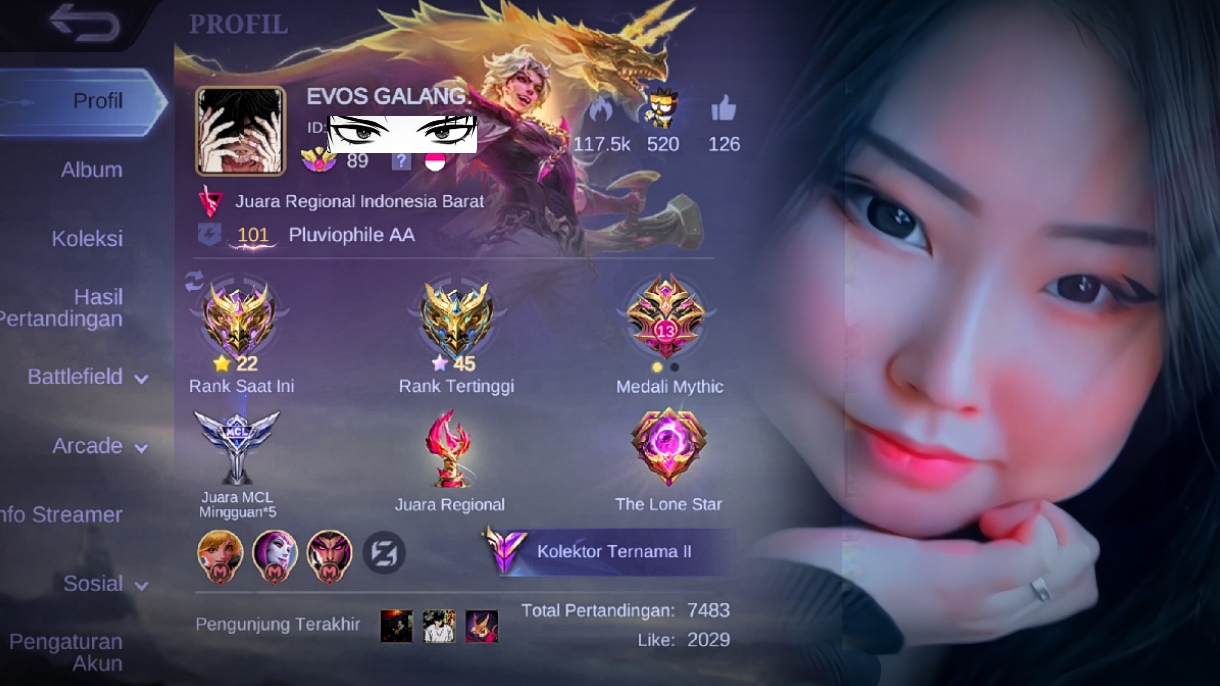Open the Album section
This screenshot has width=1220, height=686.
(x=91, y=170)
